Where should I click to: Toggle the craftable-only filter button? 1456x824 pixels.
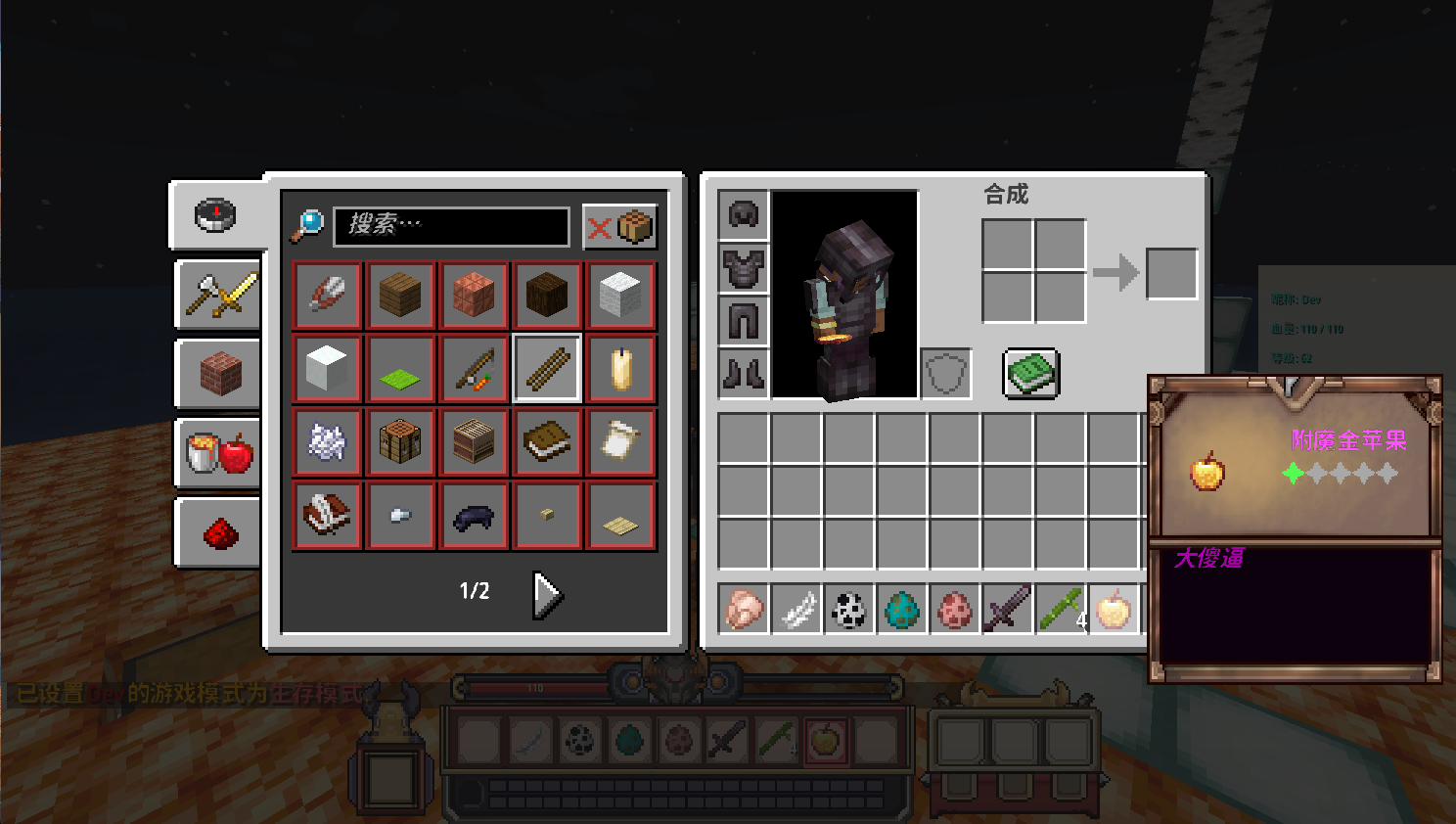point(619,227)
